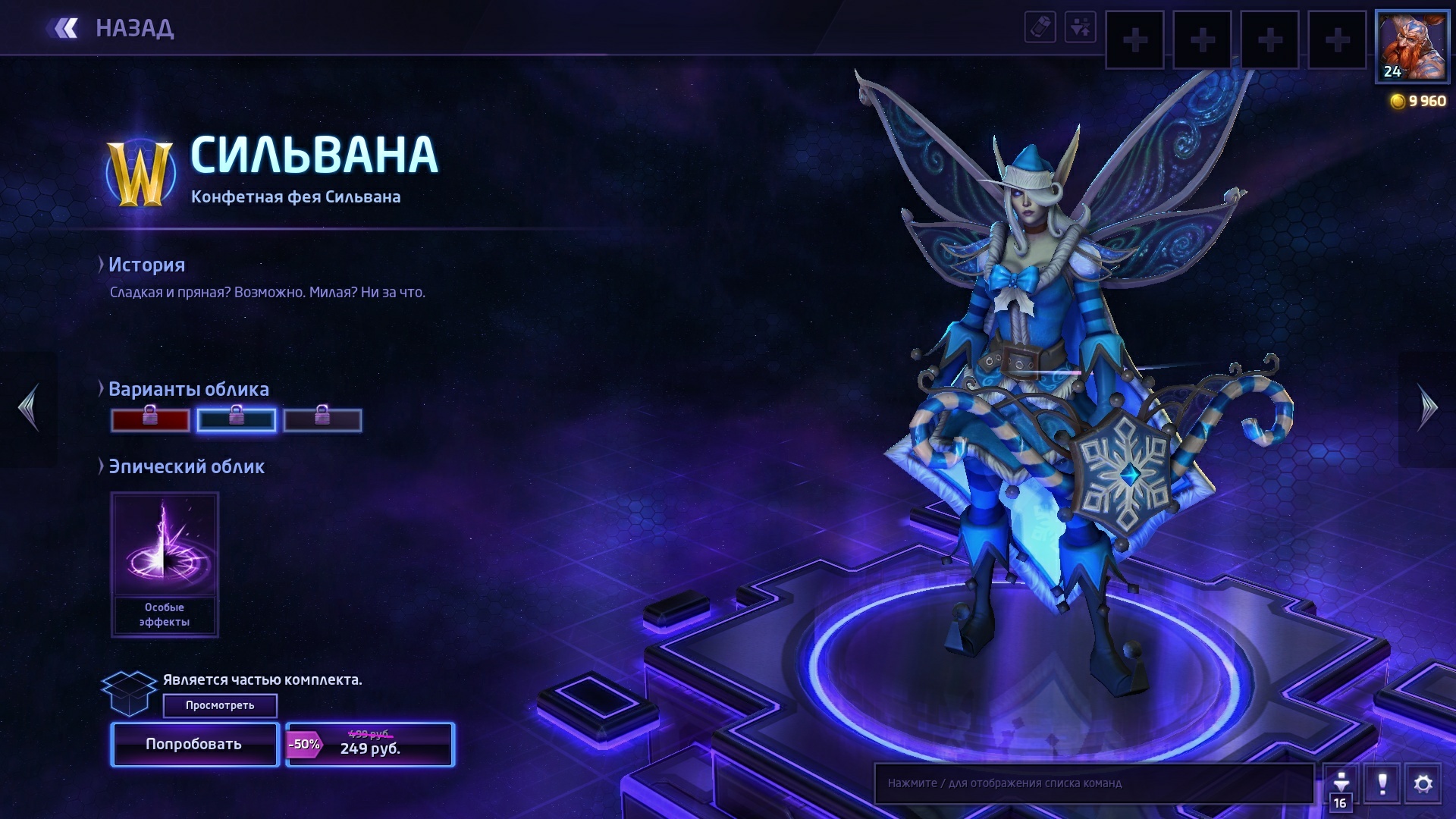Open the exclamation mark notifications button
Image resolution: width=1456 pixels, height=819 pixels.
(1382, 783)
